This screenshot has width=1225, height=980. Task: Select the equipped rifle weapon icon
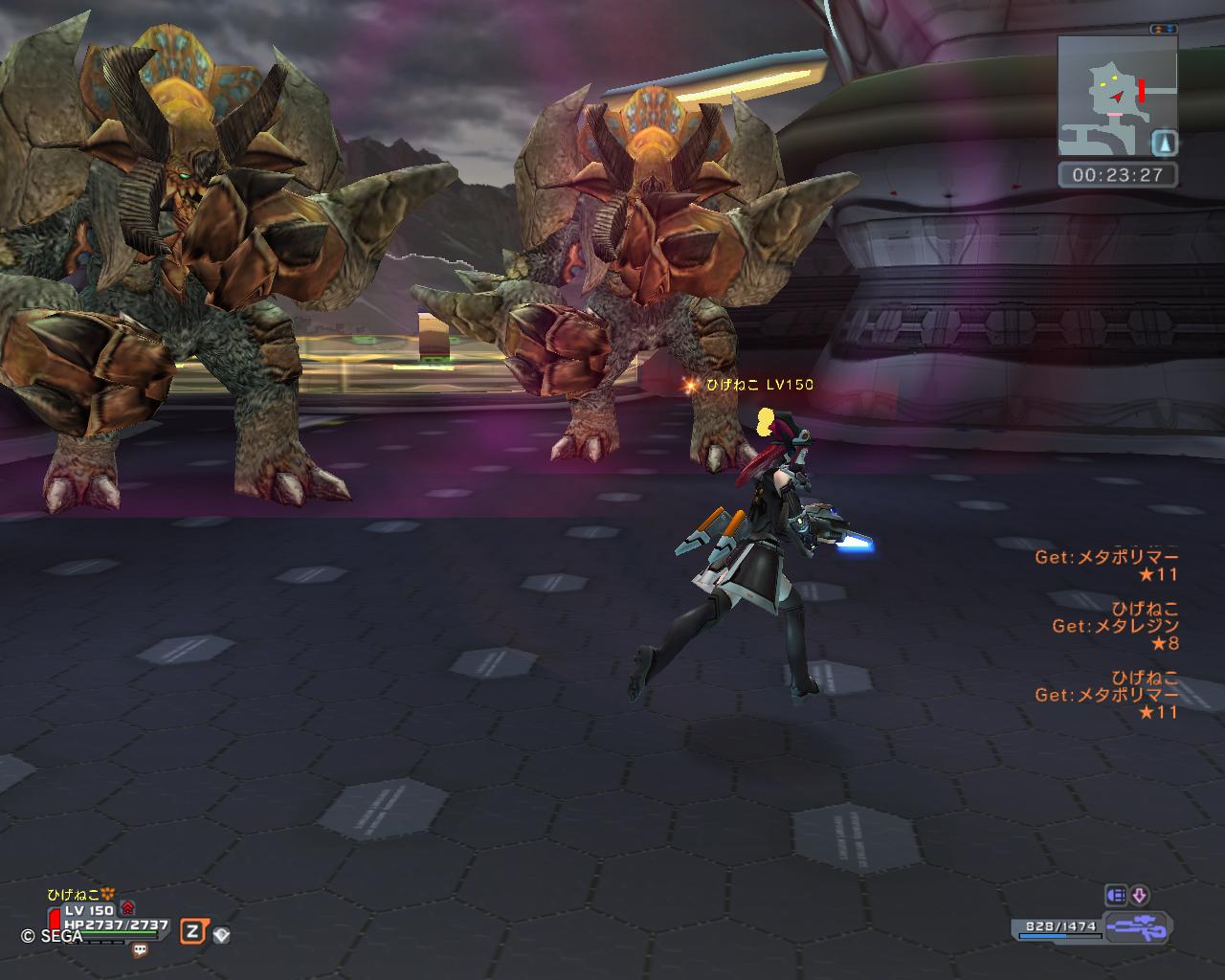1137,927
